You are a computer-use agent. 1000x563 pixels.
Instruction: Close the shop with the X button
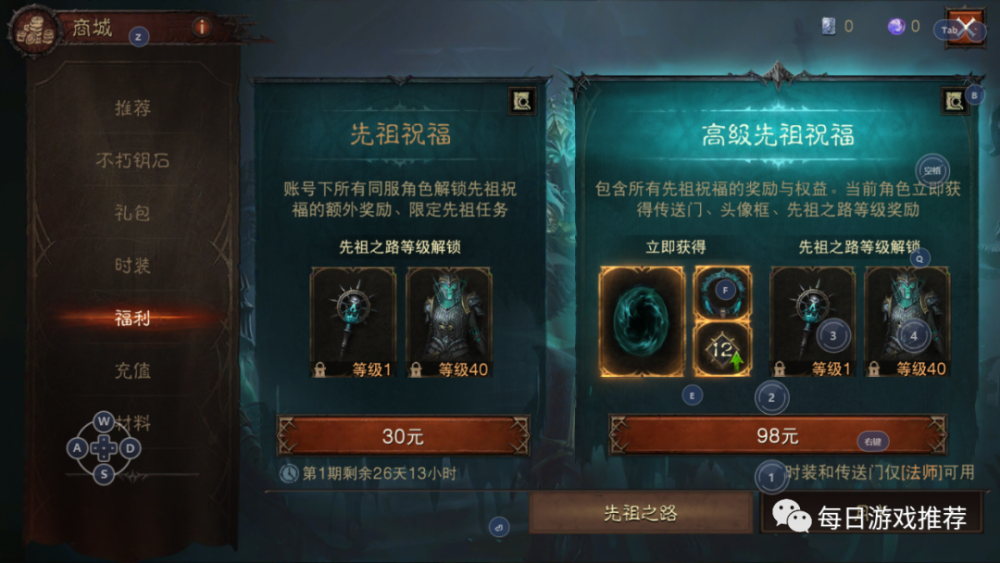pos(966,28)
